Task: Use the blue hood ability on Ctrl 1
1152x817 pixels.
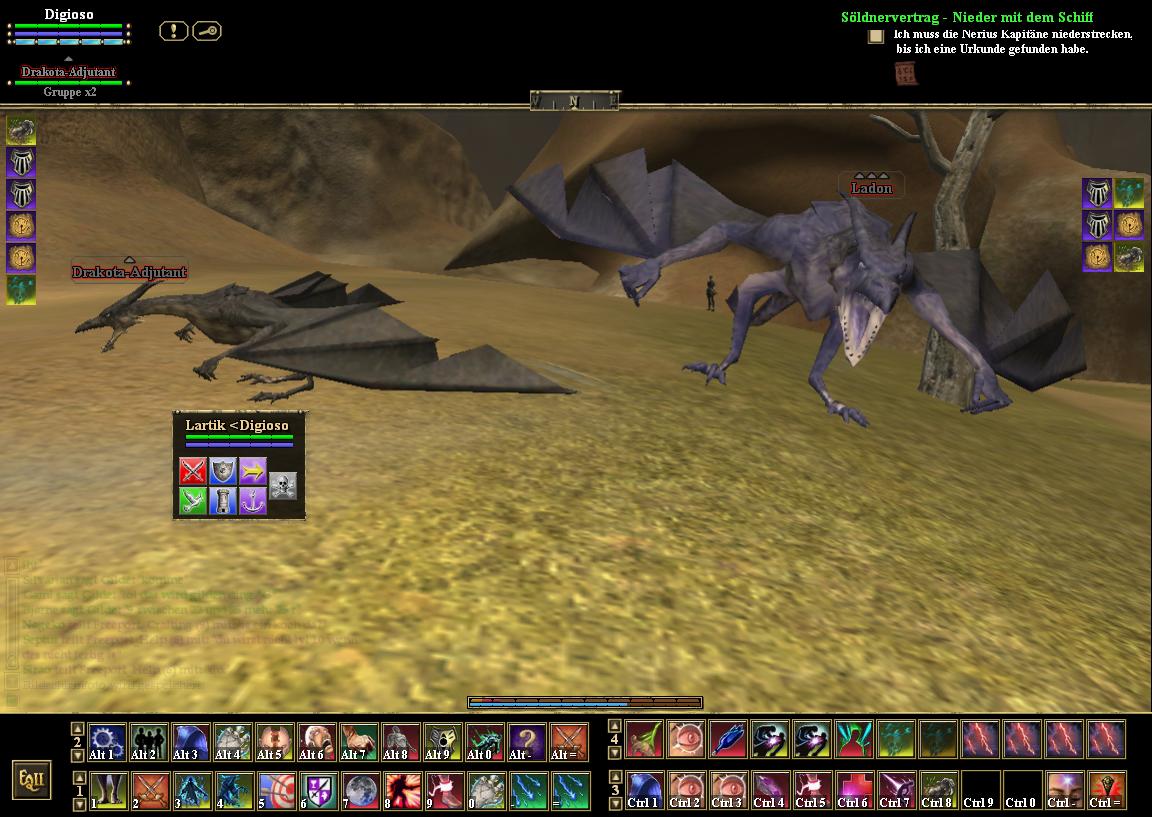Action: click(644, 791)
